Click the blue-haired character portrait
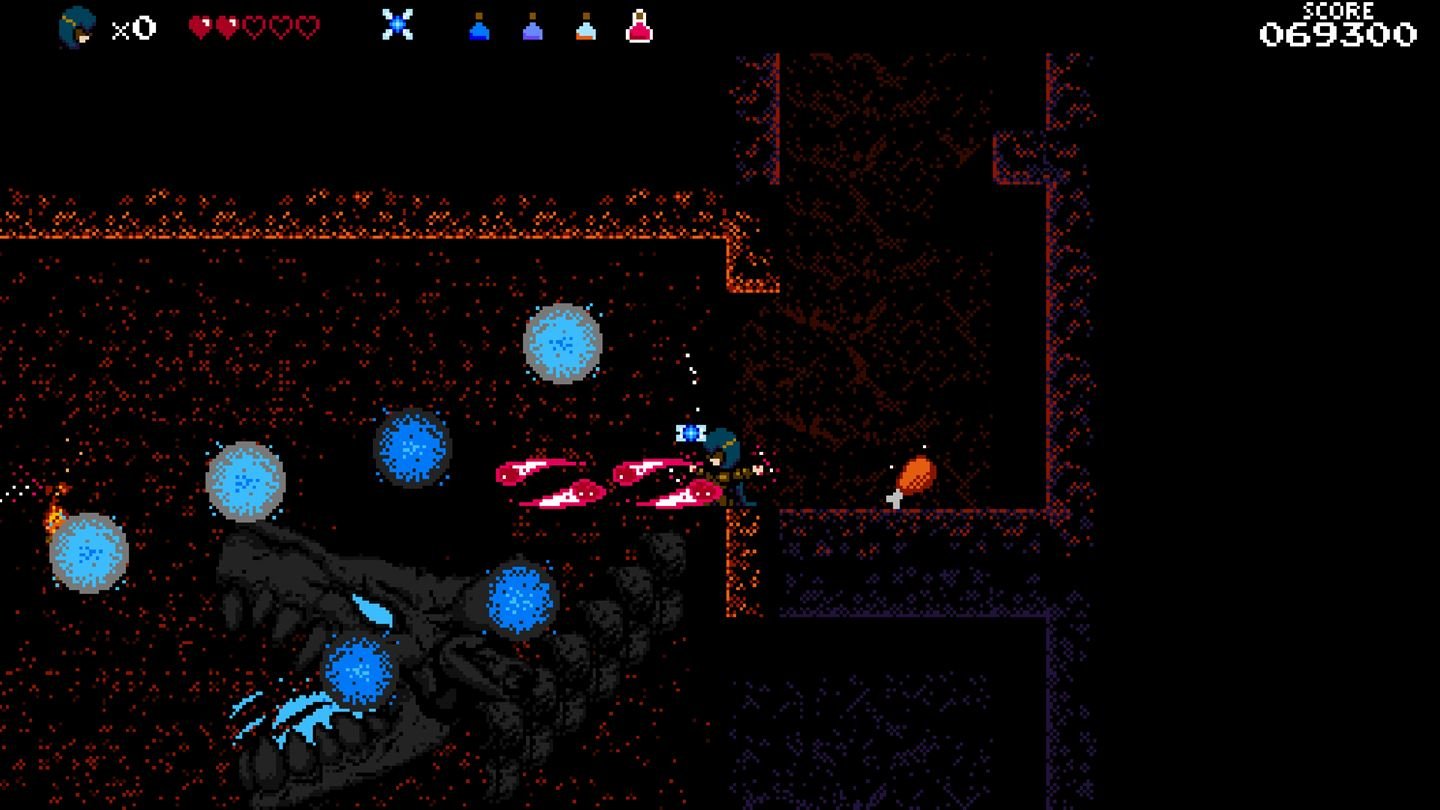Screen dimensions: 1440x810 tap(77, 27)
